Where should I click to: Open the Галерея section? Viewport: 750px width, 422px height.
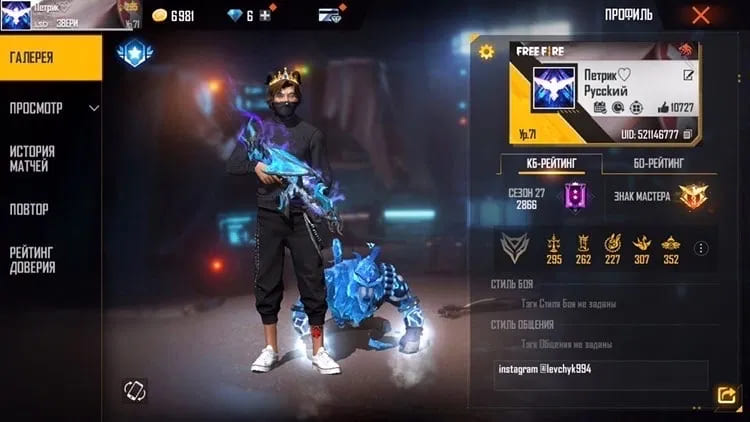pyautogui.click(x=50, y=58)
